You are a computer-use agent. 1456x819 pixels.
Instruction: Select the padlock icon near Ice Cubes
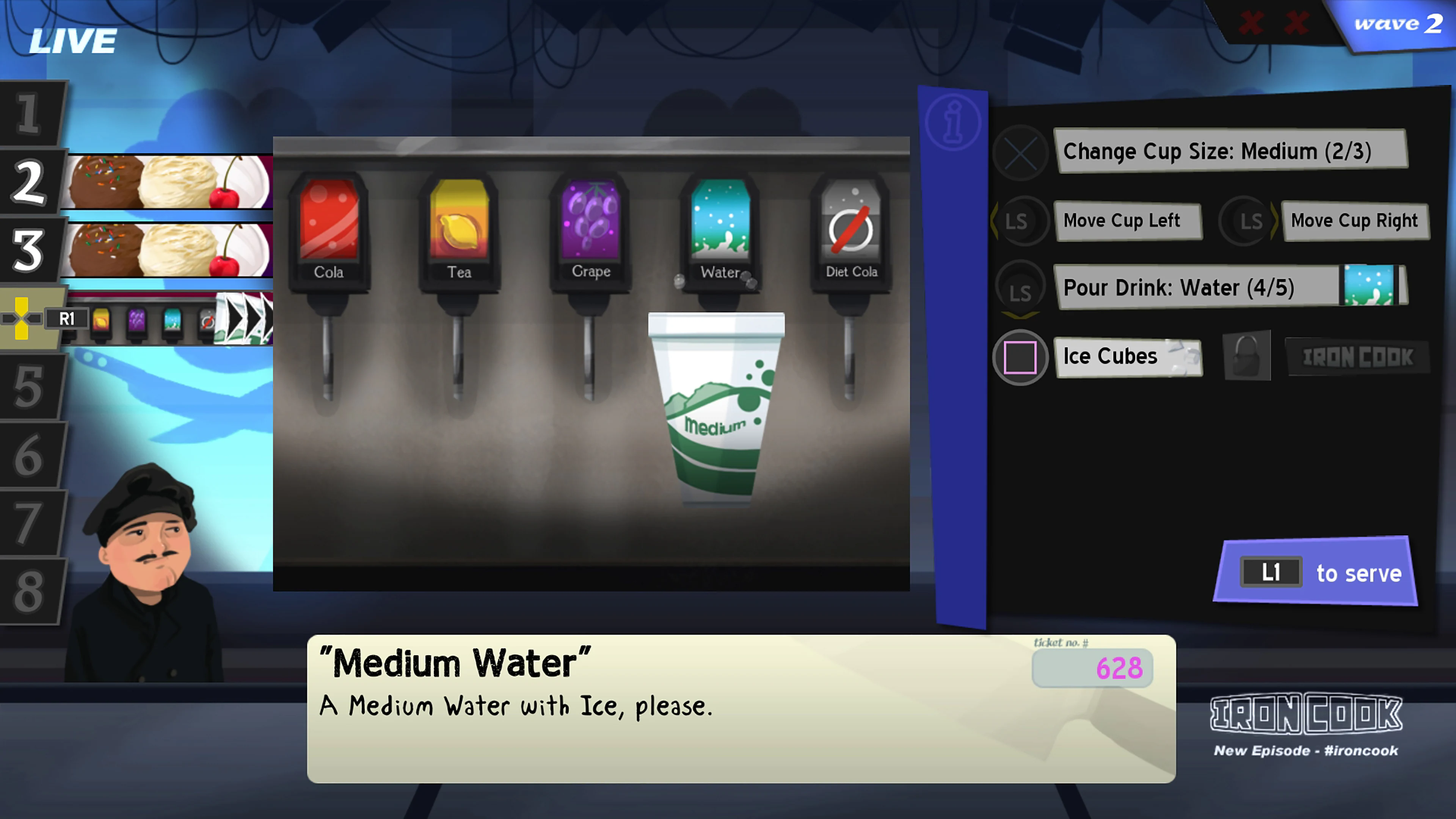1246,356
